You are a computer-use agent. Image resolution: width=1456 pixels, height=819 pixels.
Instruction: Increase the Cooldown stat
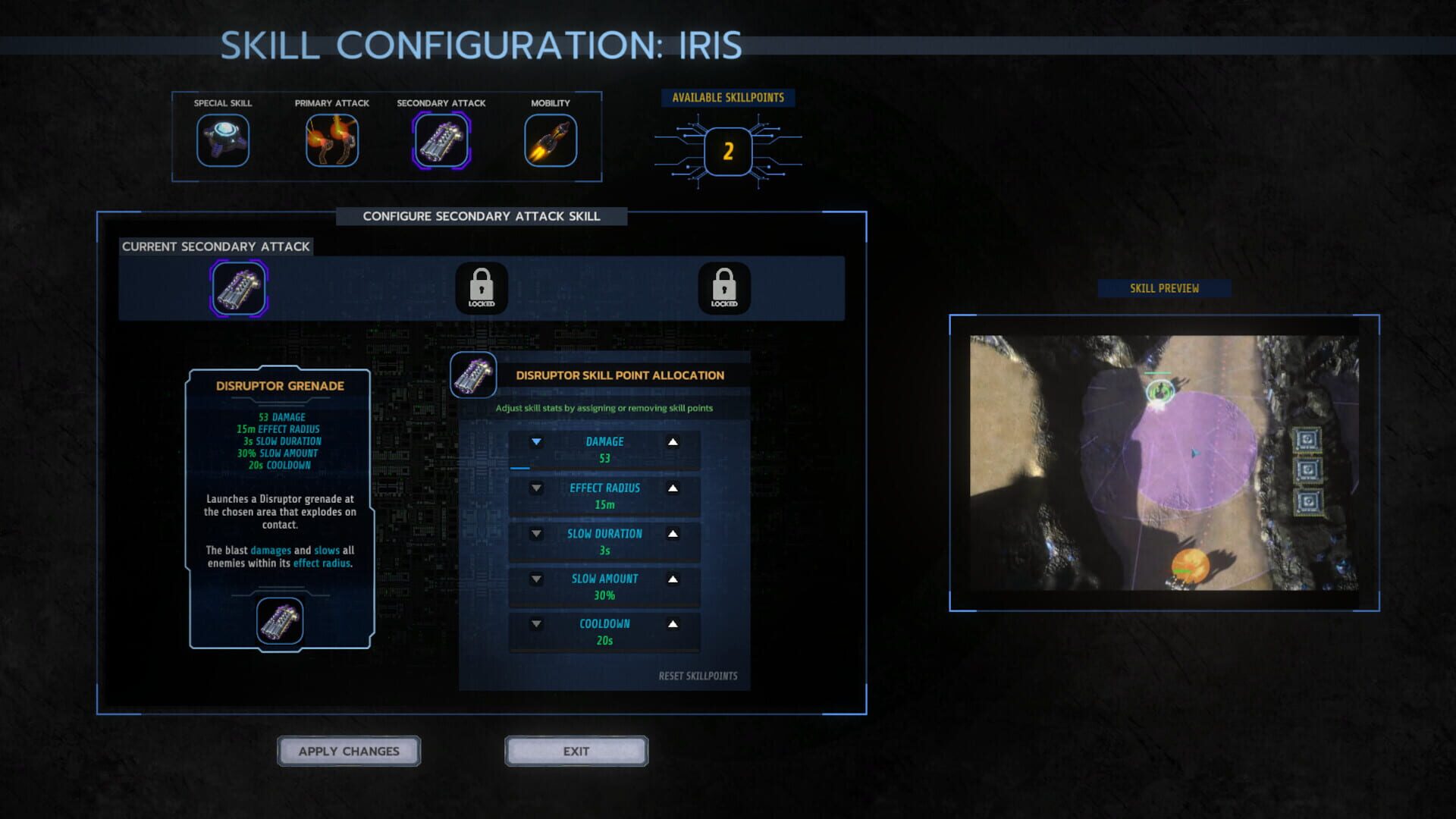672,623
